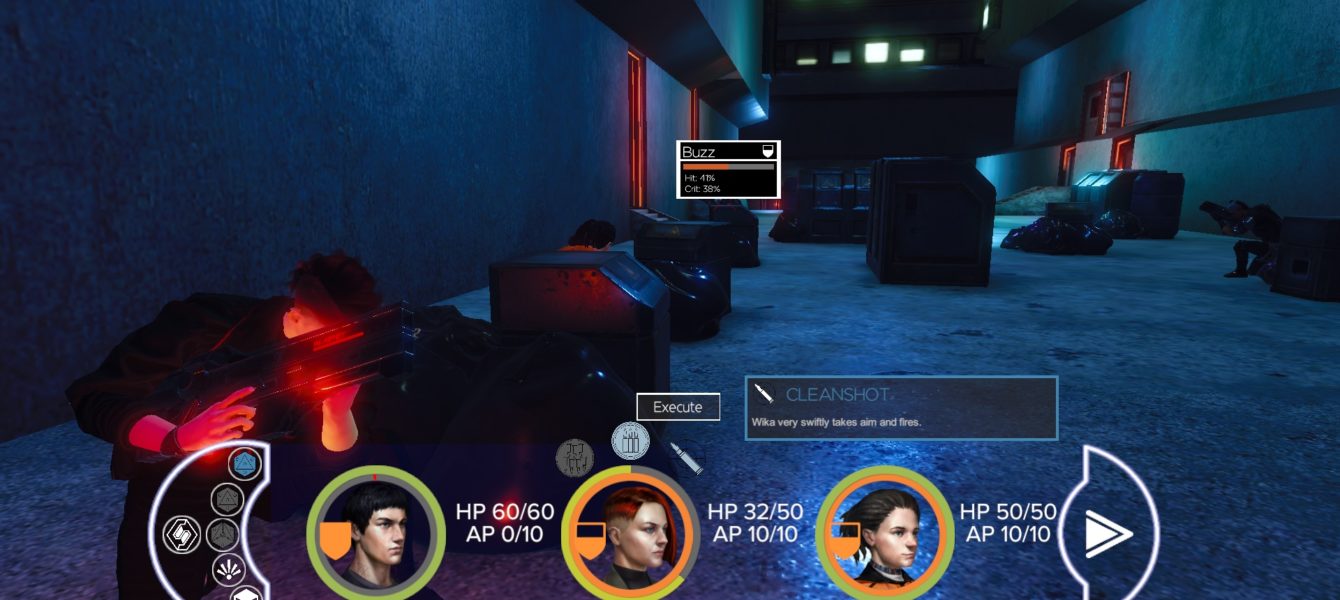Image resolution: width=1340 pixels, height=600 pixels.
Task: Click the burst spray icon
Action: (x=227, y=571)
